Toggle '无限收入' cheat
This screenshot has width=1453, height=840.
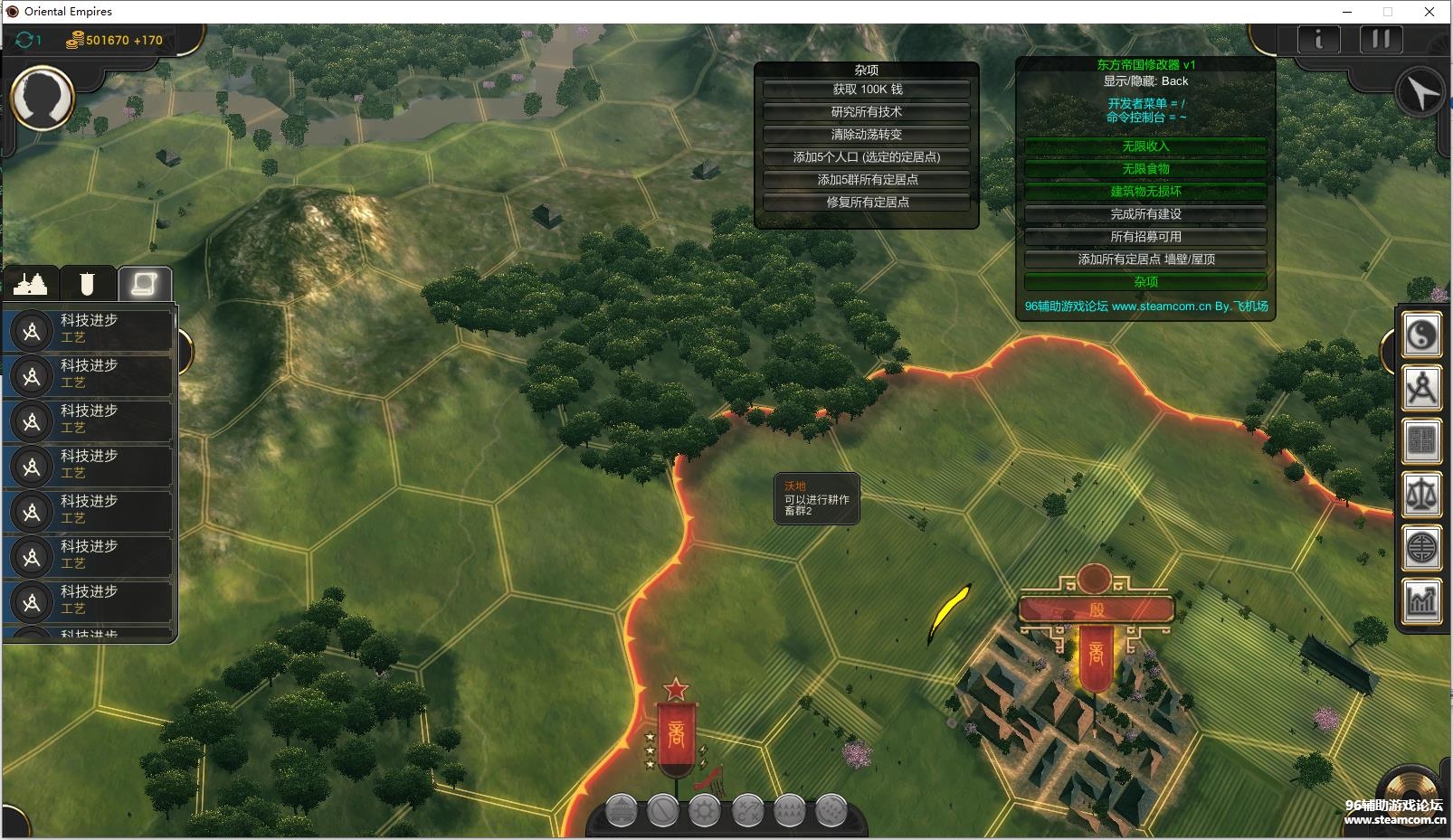click(x=1145, y=146)
